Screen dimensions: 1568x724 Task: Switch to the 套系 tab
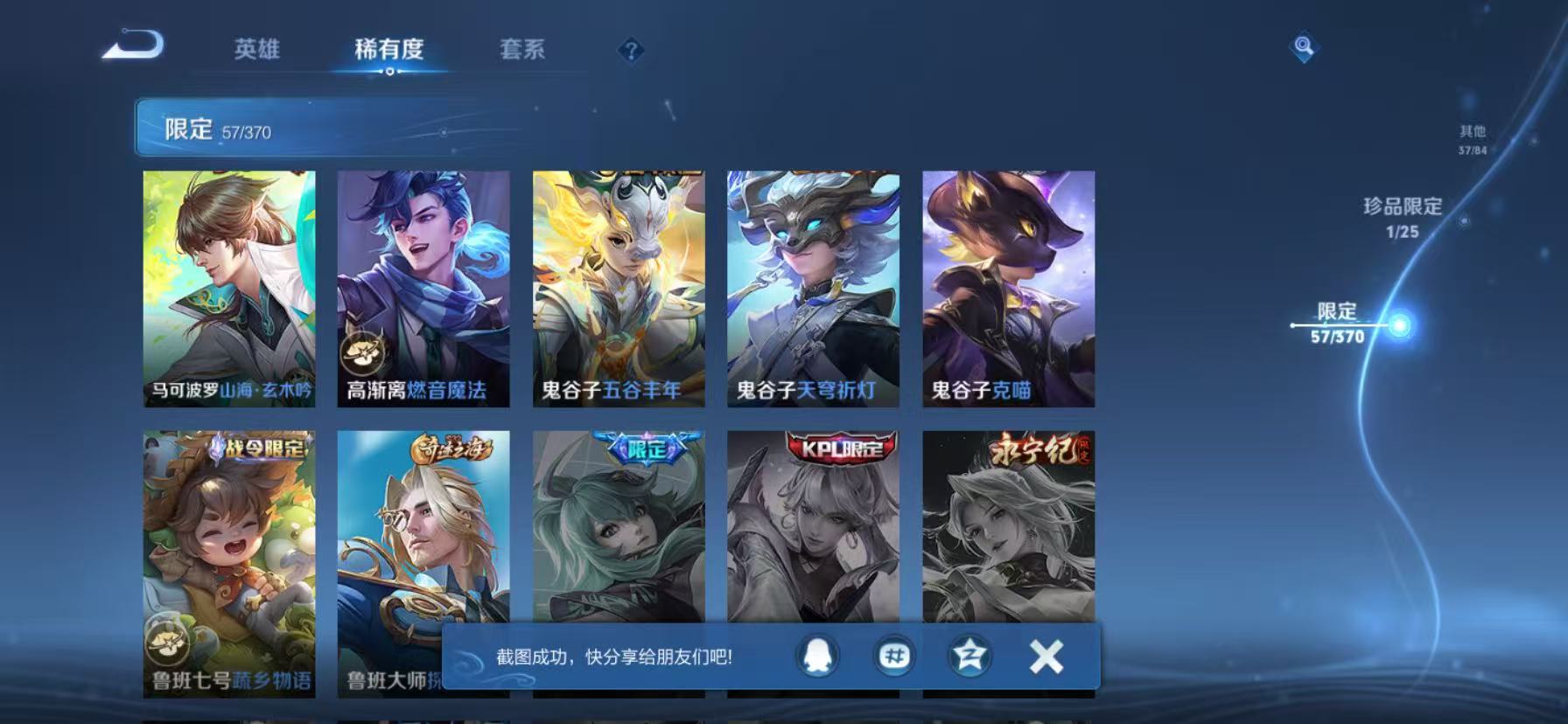click(522, 51)
